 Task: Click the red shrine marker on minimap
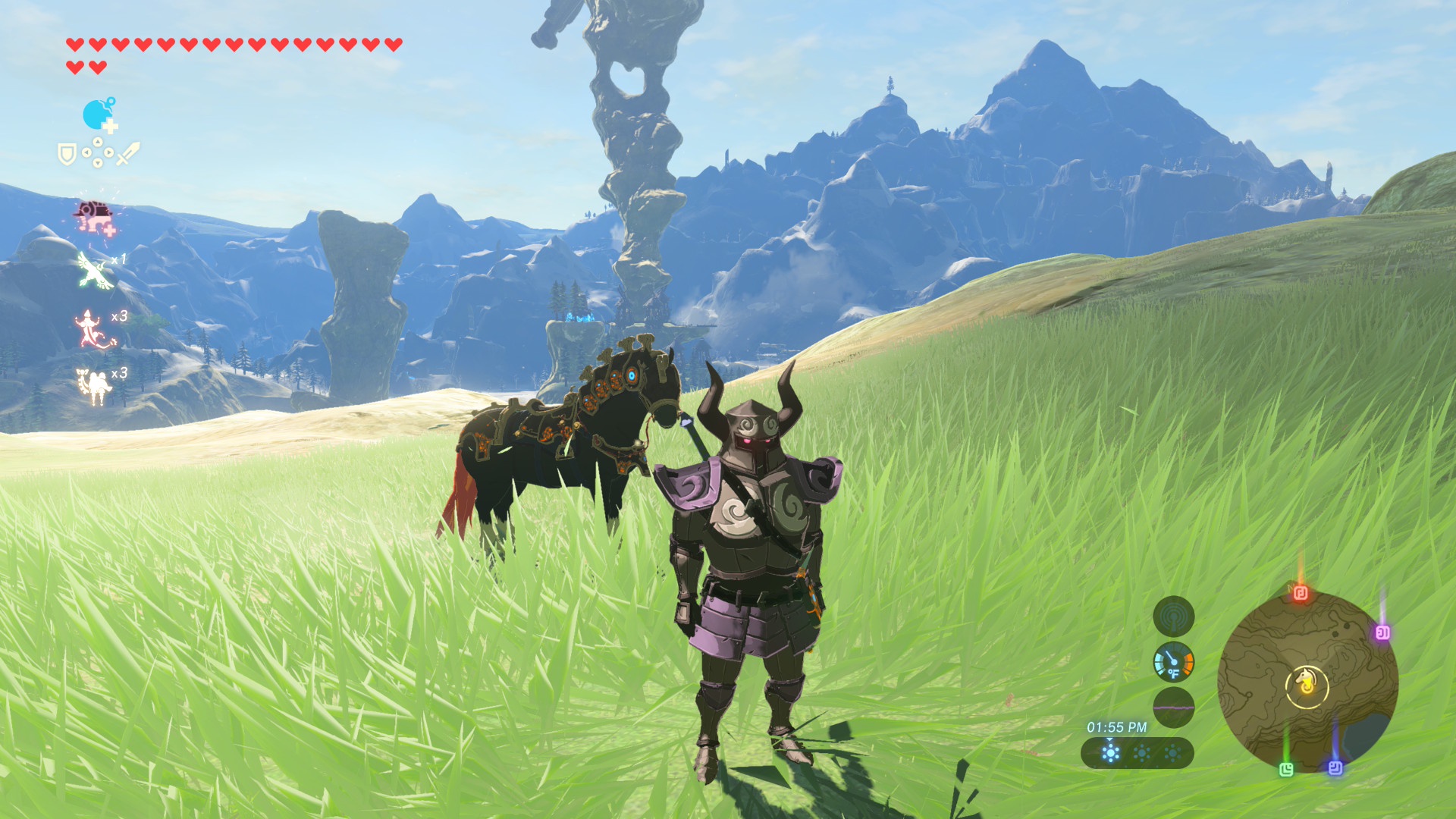pos(1301,592)
